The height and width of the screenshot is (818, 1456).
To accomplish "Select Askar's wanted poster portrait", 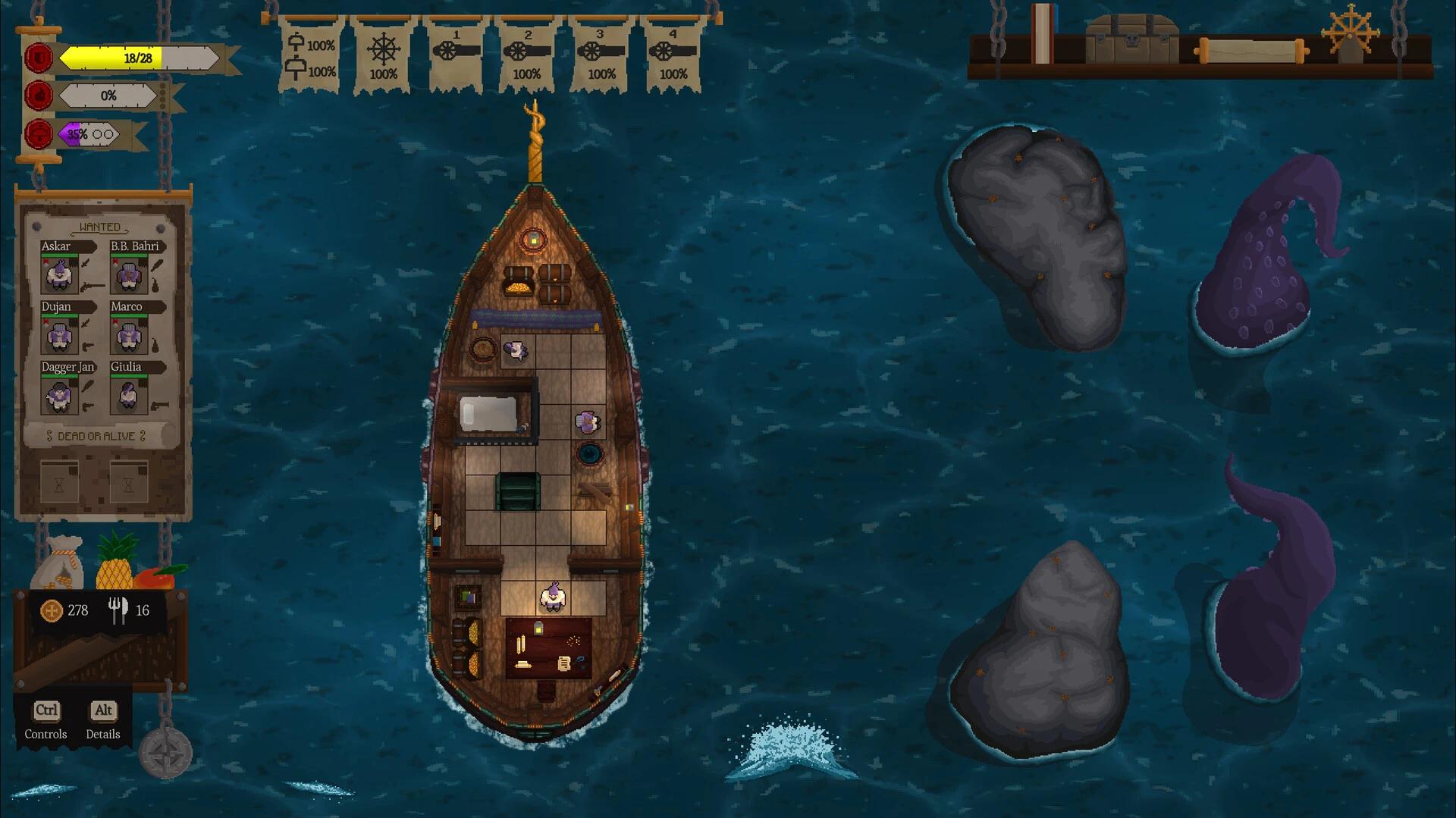I will click(59, 274).
